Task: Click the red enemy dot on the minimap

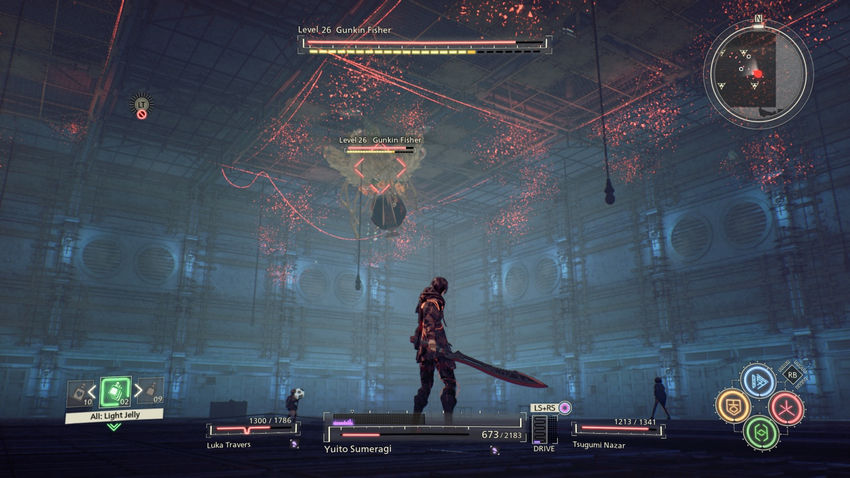Action: (758, 73)
